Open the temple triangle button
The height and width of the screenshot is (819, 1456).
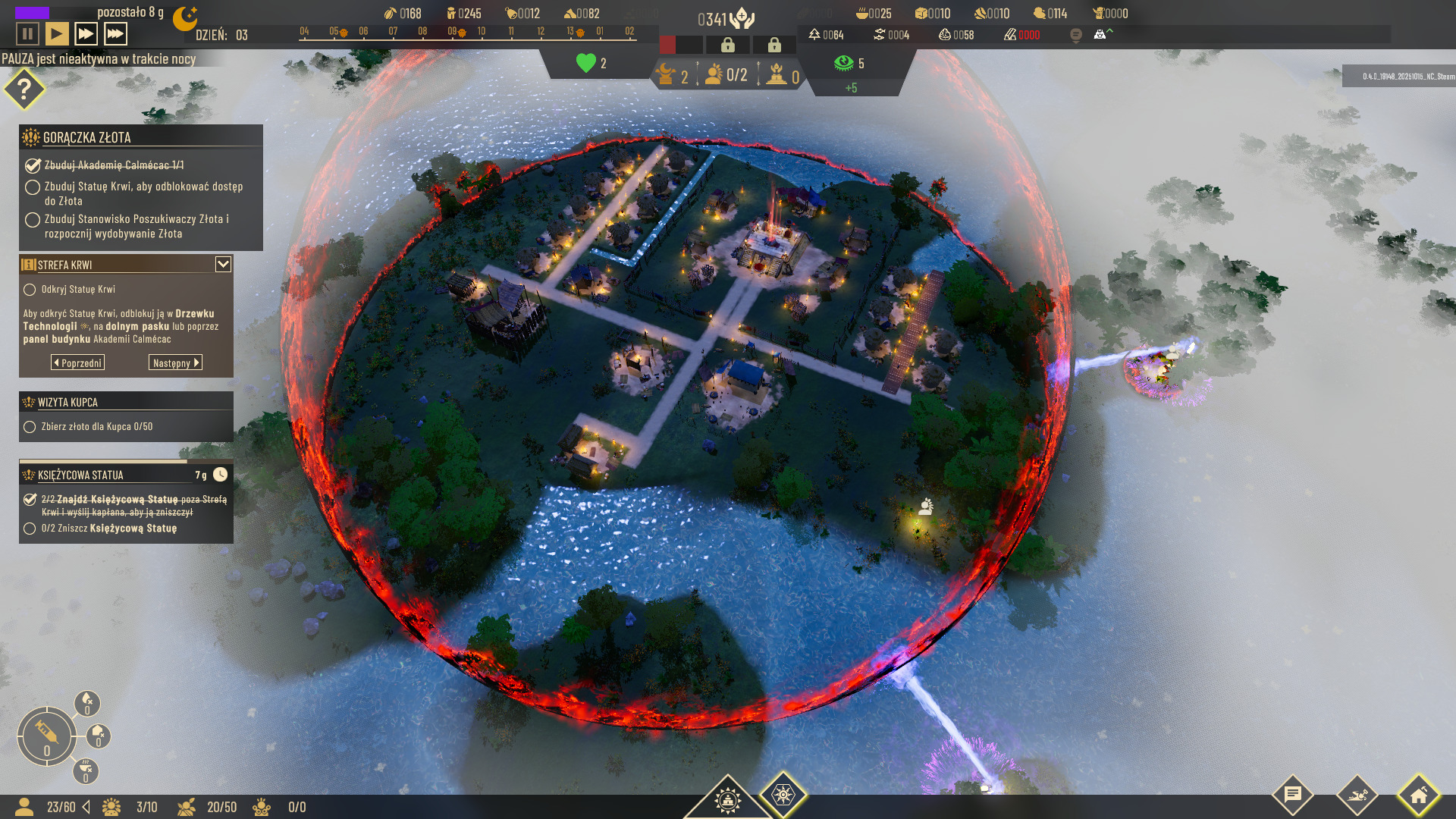pyautogui.click(x=726, y=799)
